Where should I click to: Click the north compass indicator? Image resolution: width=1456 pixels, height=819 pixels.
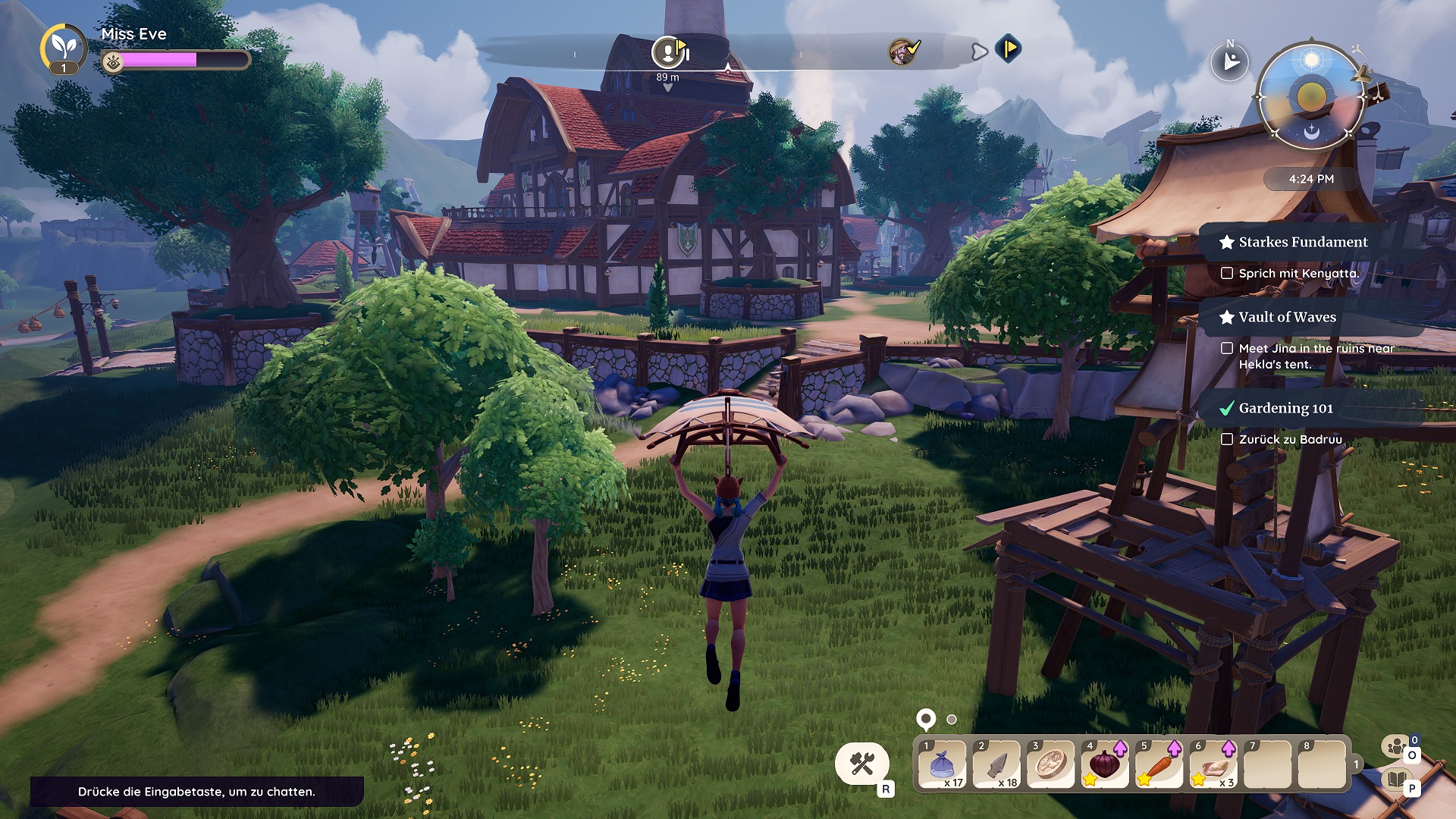click(1229, 61)
